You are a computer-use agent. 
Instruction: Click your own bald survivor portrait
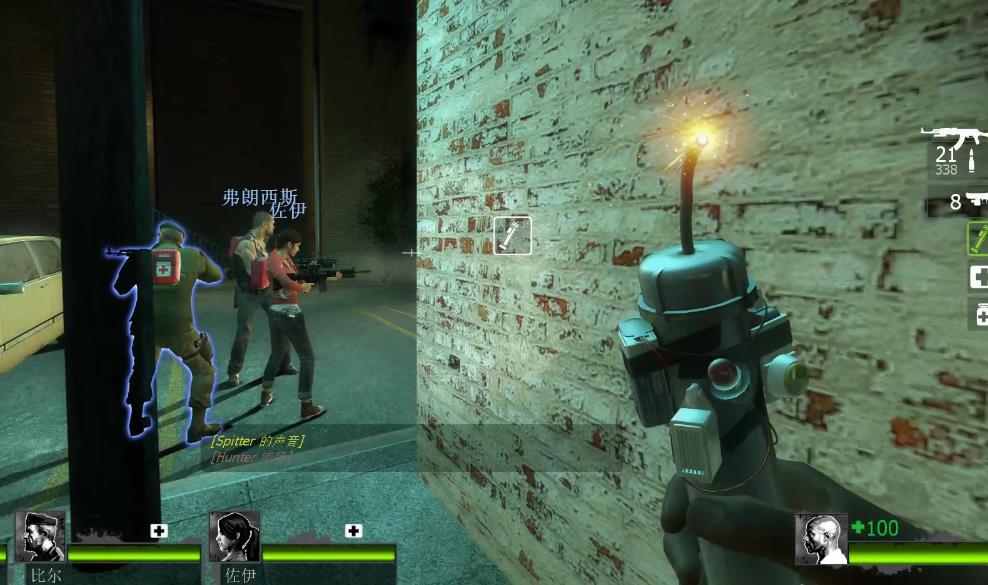(820, 539)
